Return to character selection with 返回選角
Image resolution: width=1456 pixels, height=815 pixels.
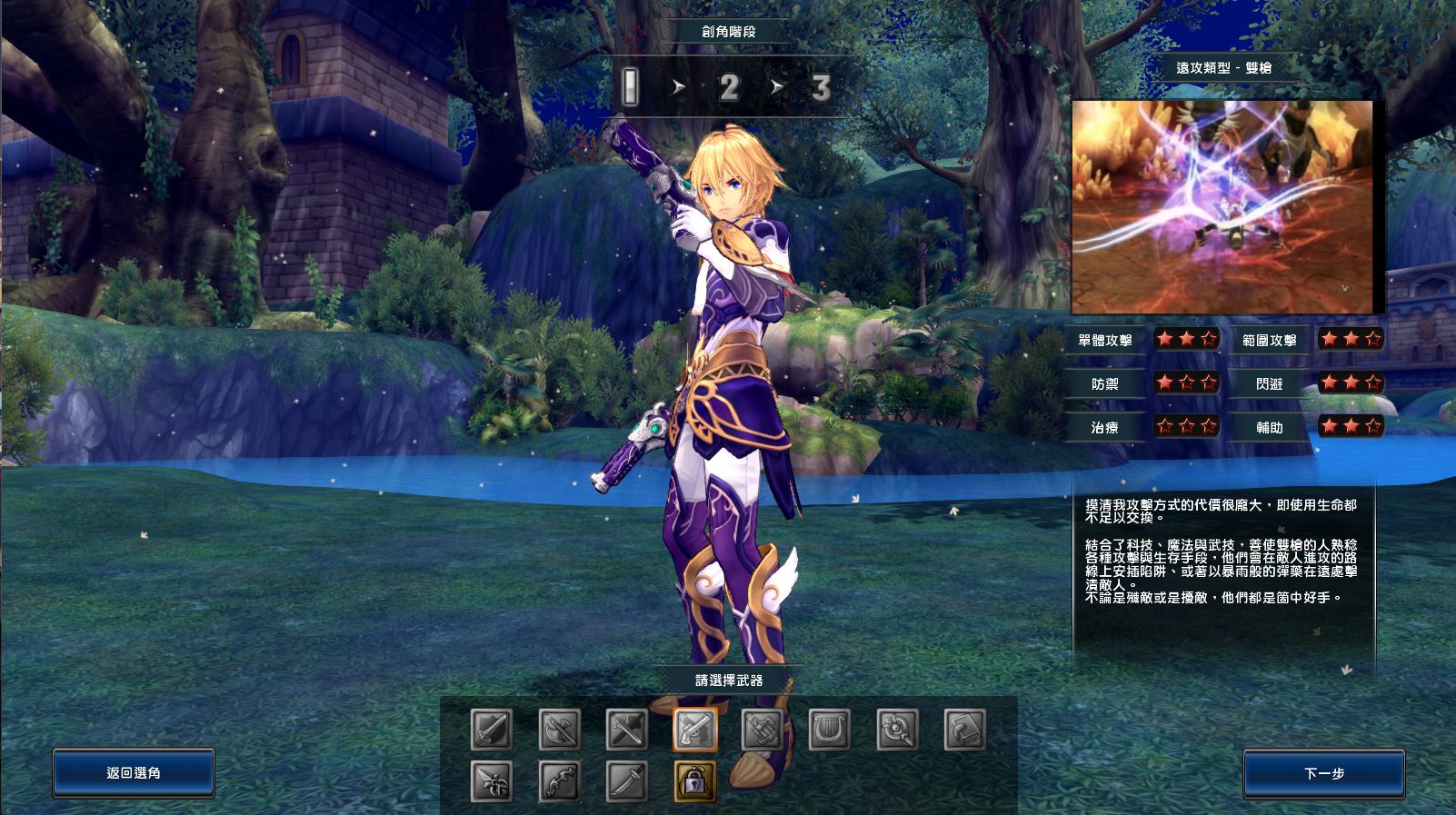134,773
